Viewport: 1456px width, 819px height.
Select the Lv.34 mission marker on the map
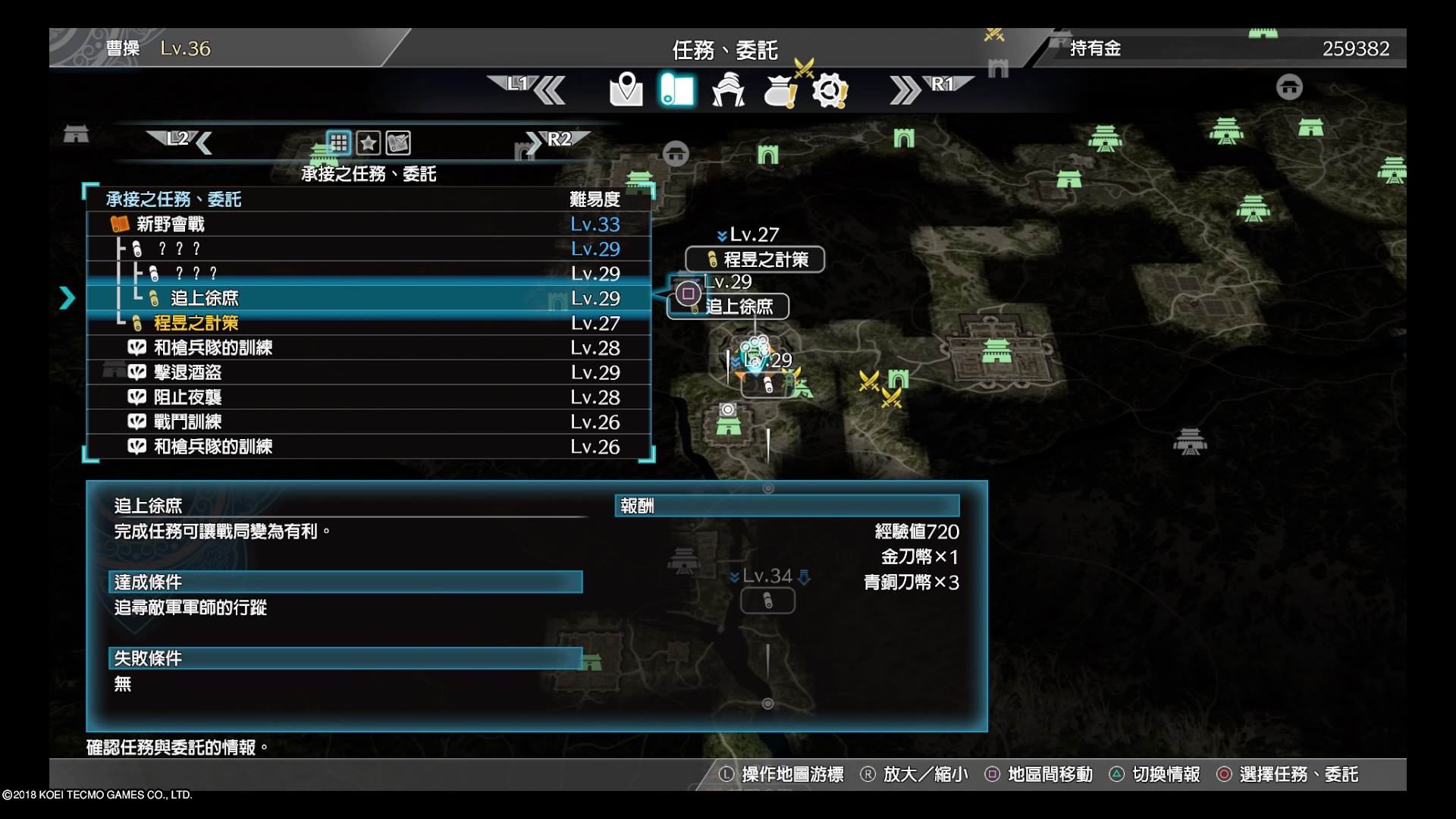point(767,601)
